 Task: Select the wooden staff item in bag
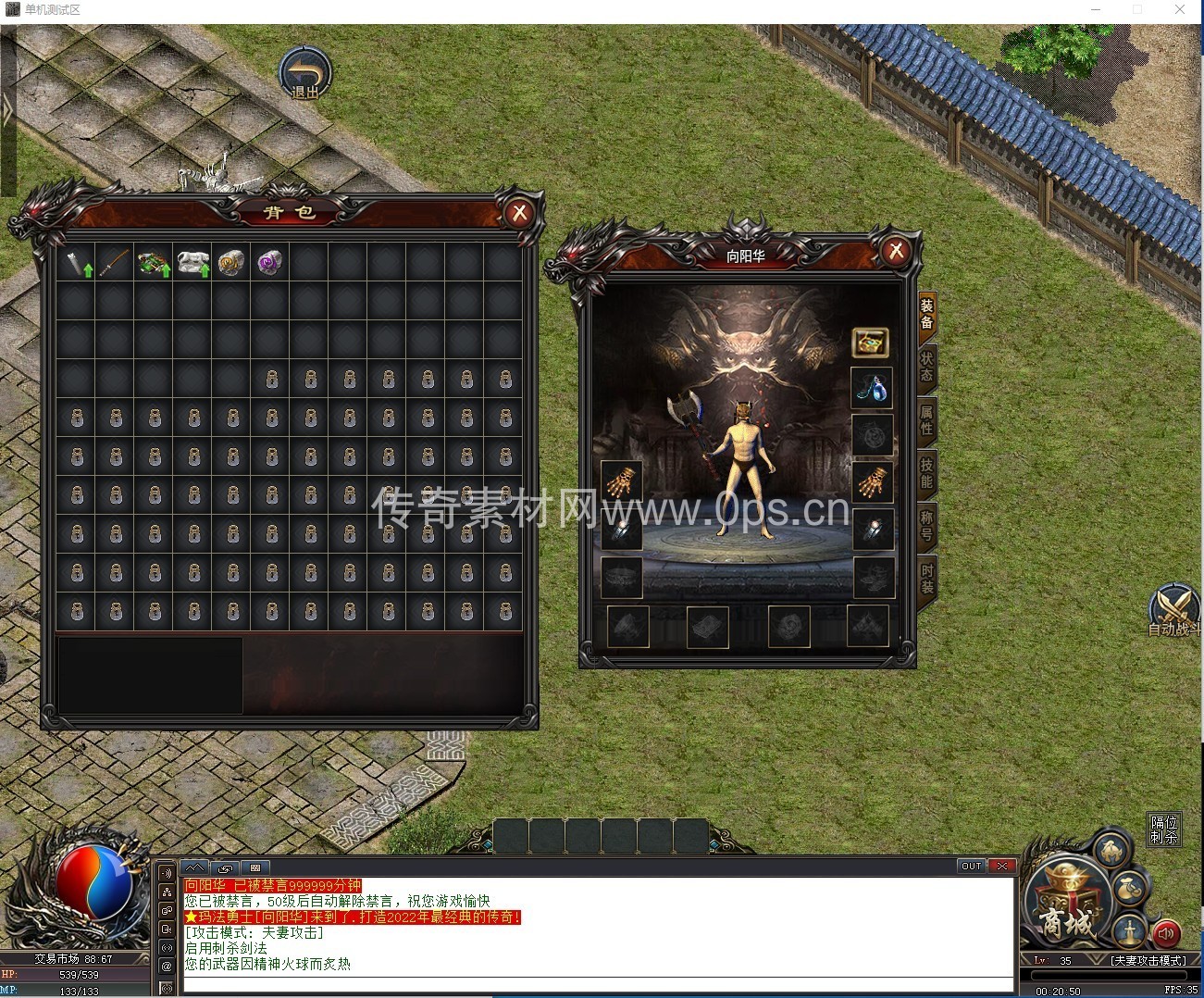115,263
